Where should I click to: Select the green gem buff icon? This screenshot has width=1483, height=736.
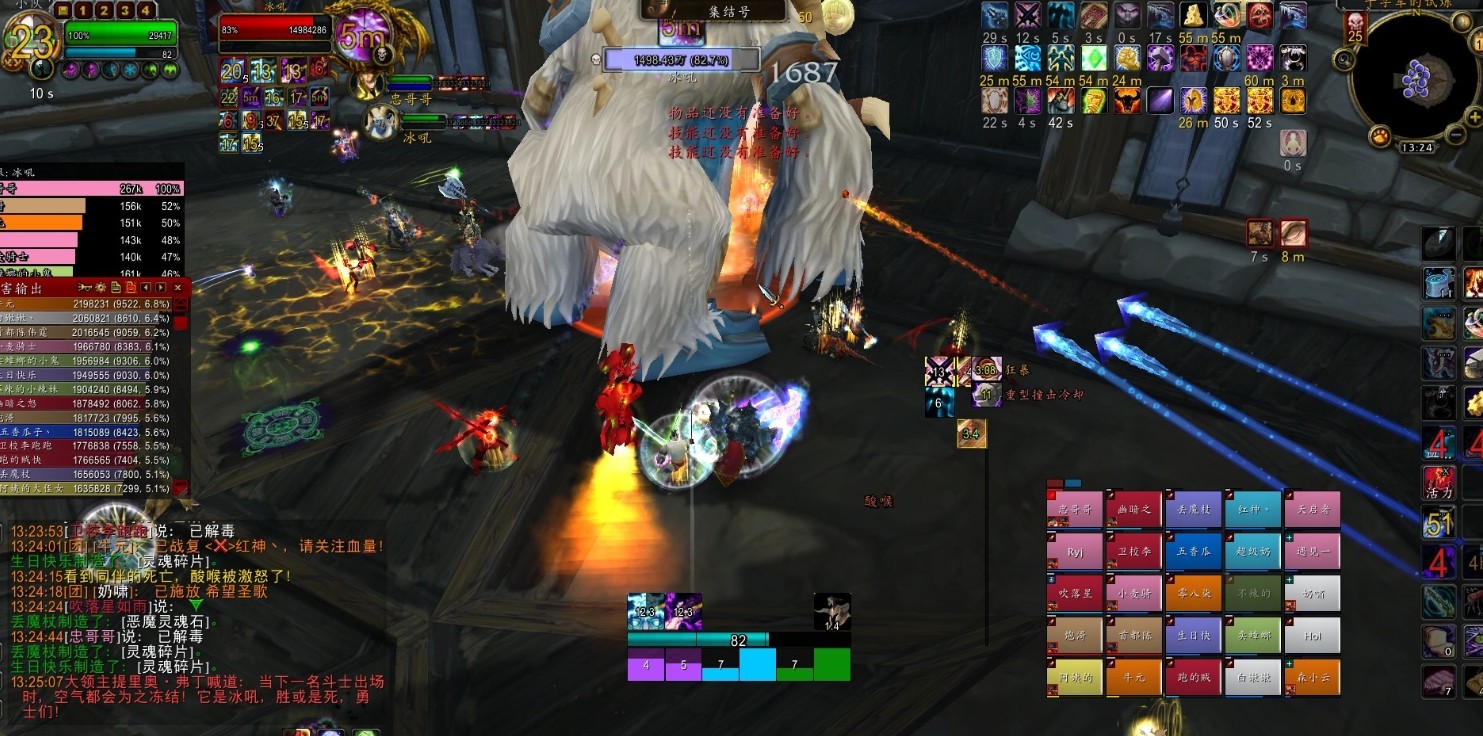1094,58
